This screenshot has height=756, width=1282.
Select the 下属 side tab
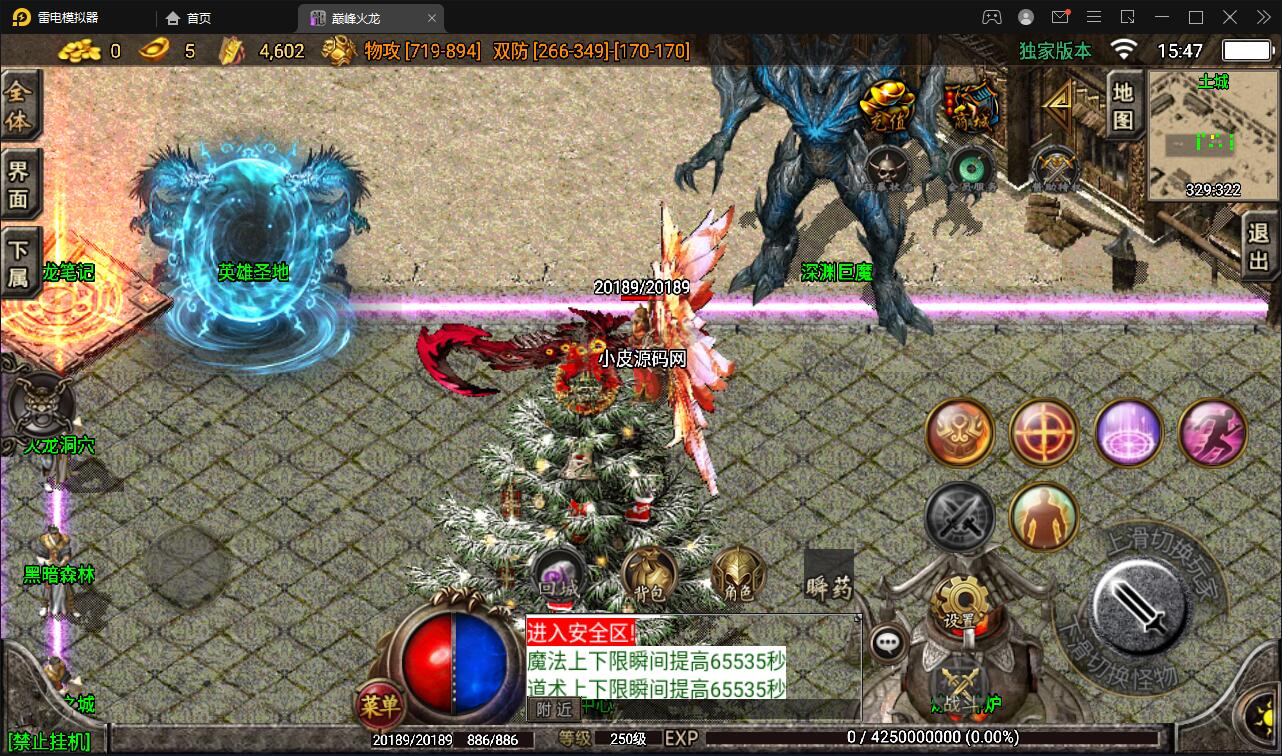(19, 263)
